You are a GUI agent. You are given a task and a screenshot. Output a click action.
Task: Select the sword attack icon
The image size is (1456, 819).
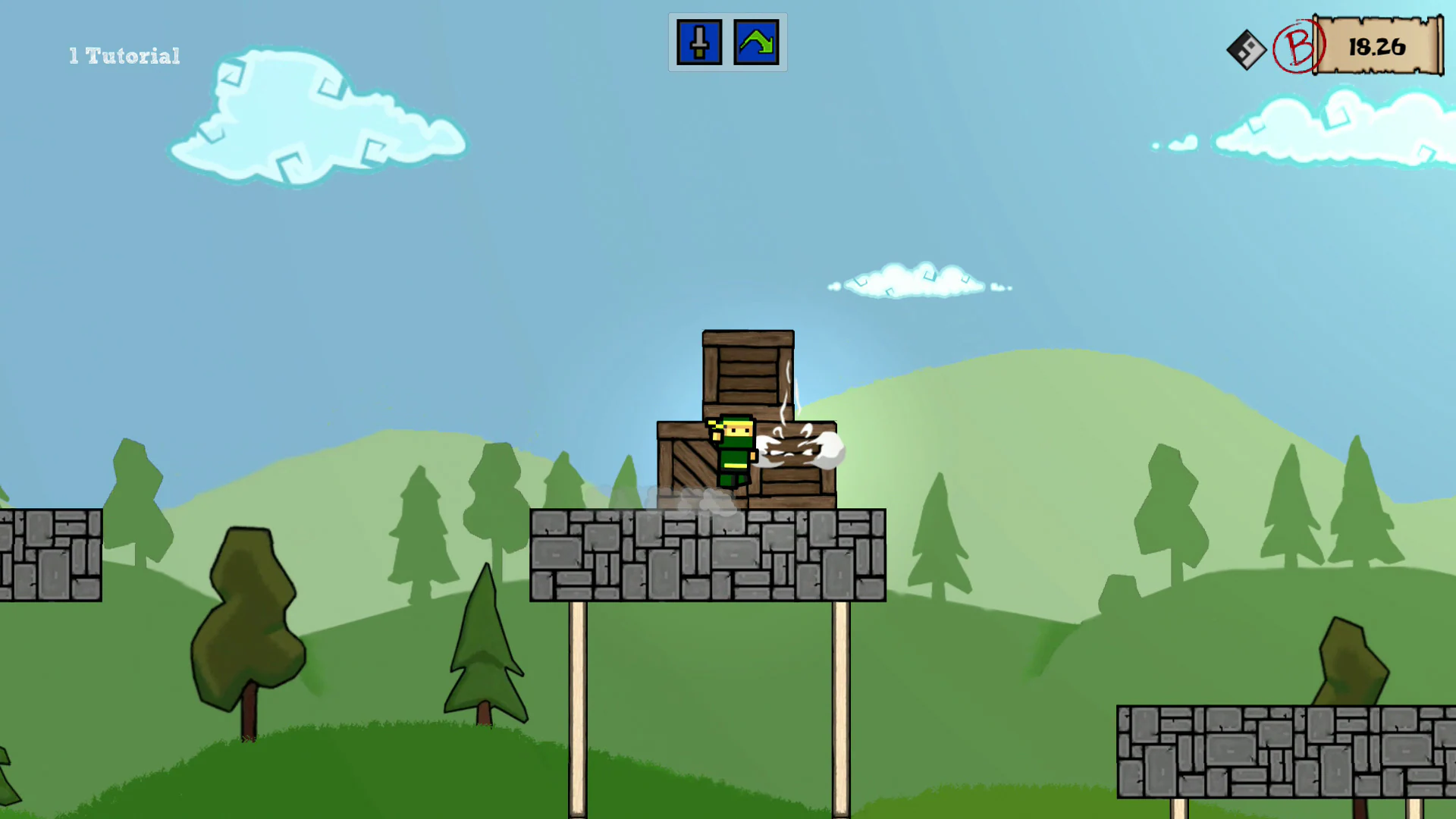[x=698, y=42]
